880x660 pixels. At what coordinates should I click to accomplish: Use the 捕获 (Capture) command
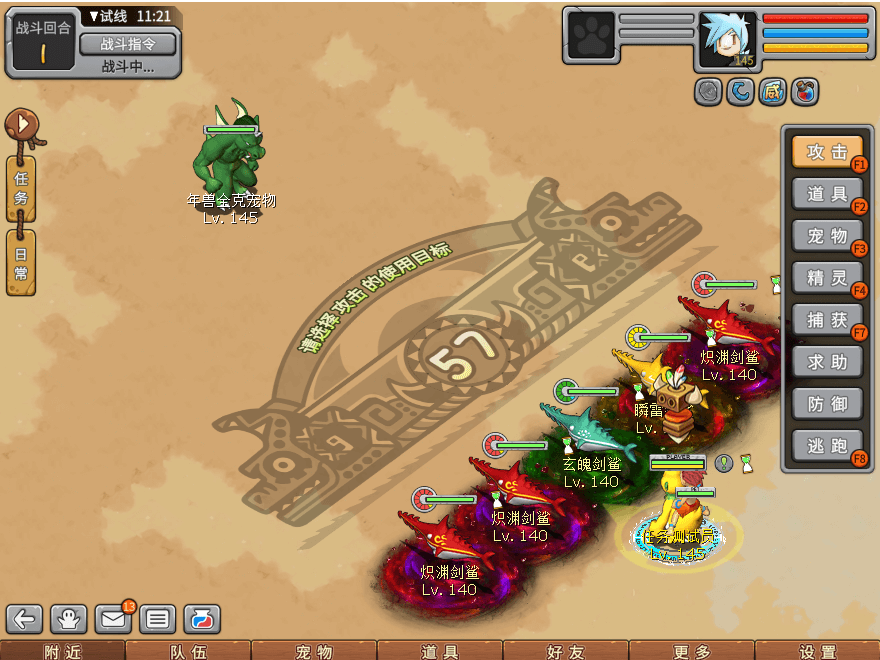[x=827, y=320]
